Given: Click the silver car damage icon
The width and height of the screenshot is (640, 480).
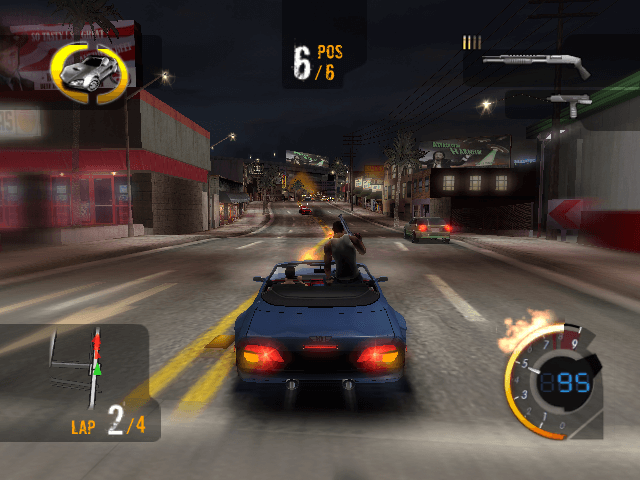Looking at the screenshot, I should point(87,68).
